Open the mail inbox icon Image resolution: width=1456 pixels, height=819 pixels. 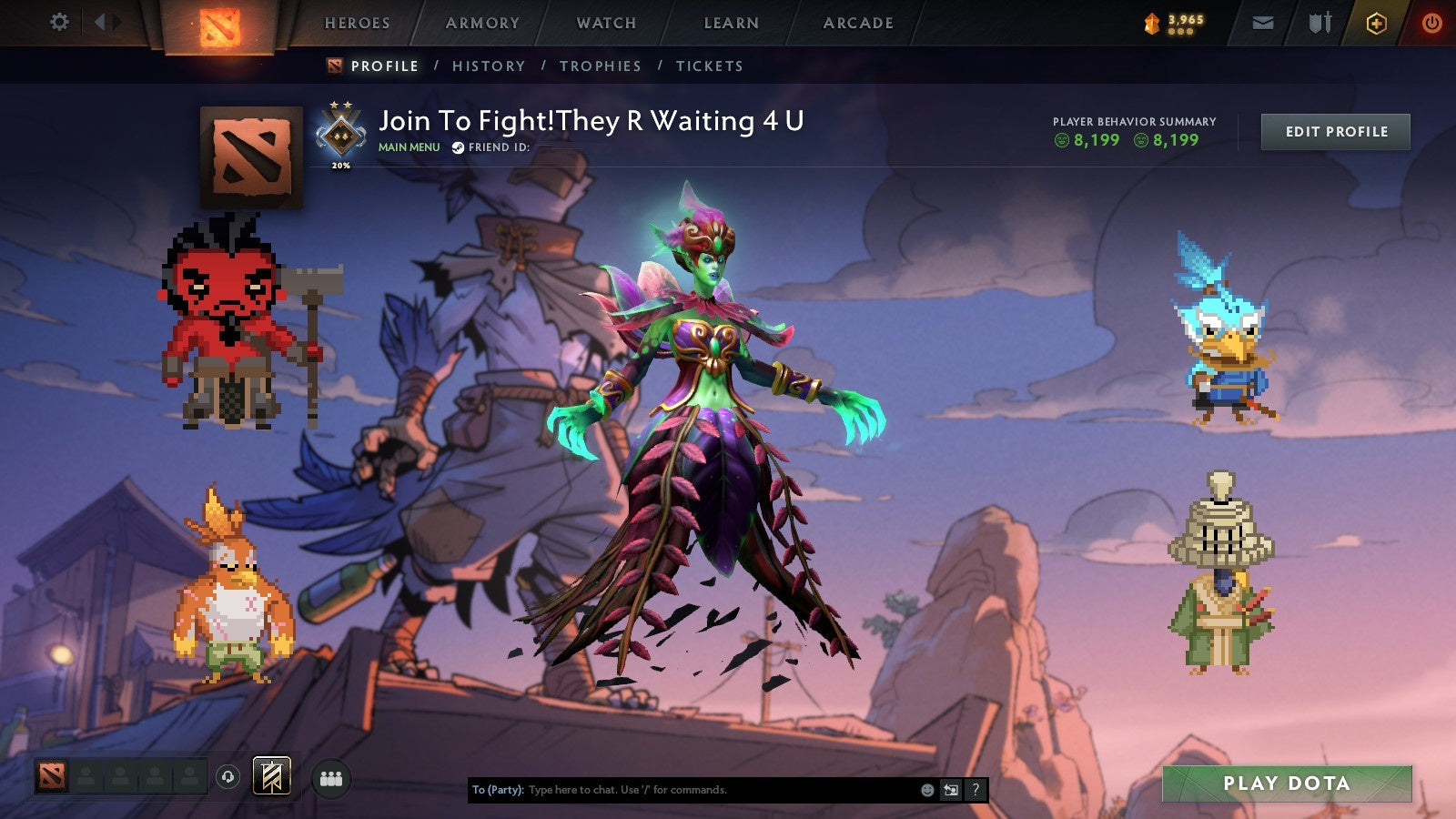pyautogui.click(x=1263, y=22)
